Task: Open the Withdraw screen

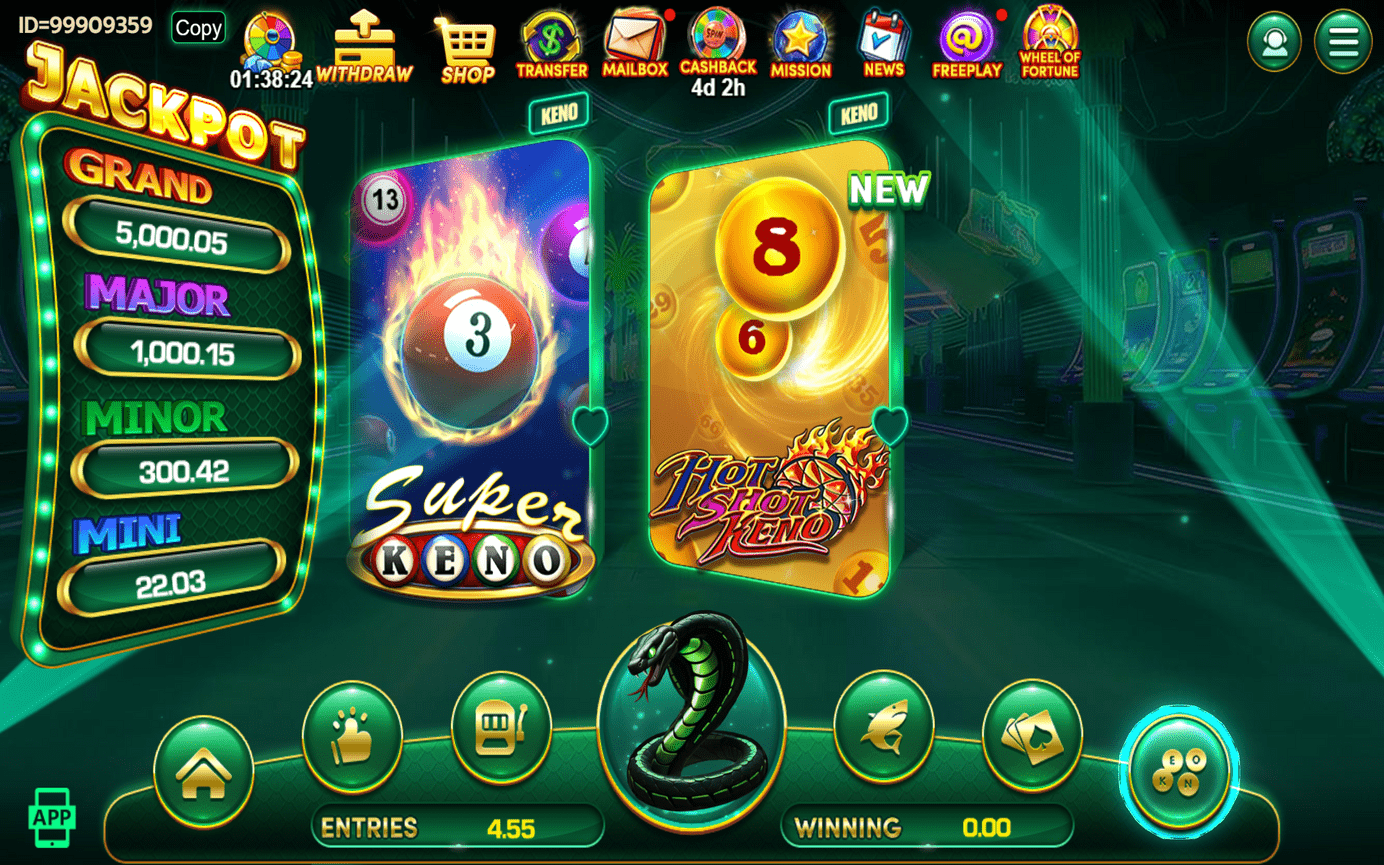Action: (364, 46)
